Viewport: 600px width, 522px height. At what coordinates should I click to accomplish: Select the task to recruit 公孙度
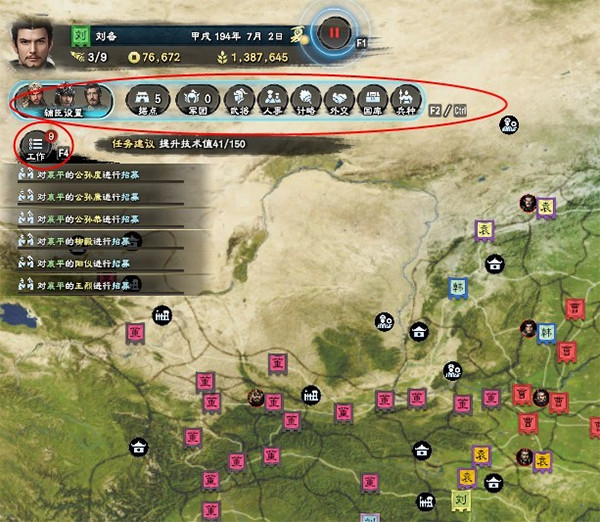pos(90,175)
